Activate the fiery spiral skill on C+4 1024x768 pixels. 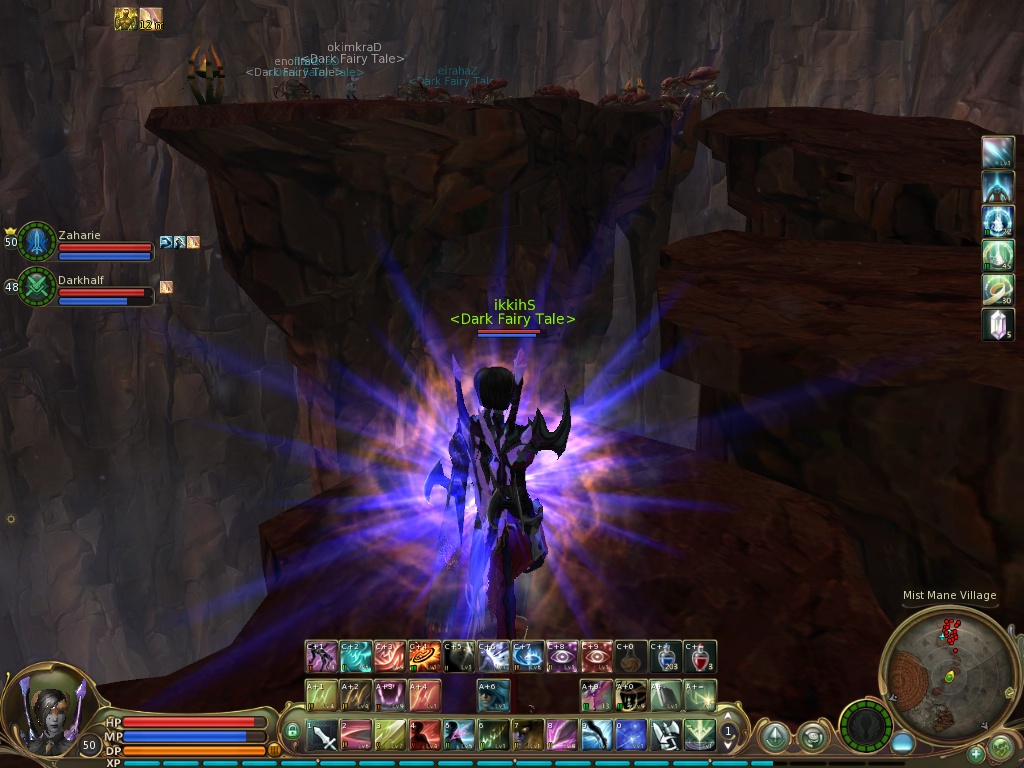pos(424,657)
